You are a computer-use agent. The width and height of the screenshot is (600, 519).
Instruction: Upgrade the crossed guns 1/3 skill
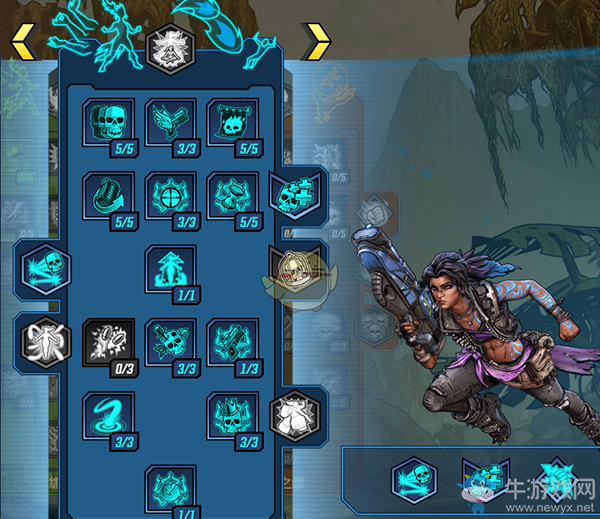coord(227,341)
